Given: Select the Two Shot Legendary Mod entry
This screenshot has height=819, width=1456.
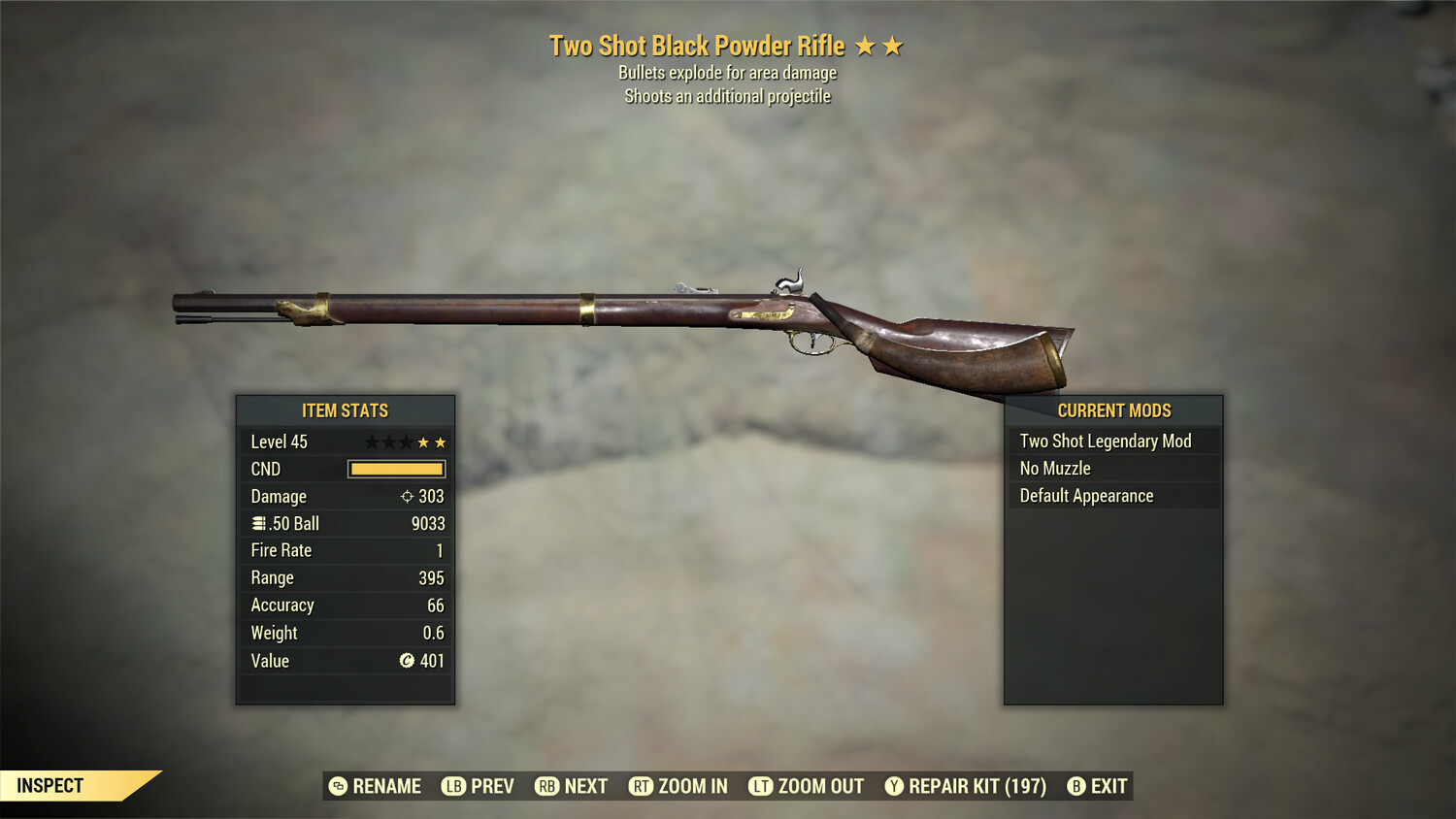Looking at the screenshot, I should [x=1105, y=441].
